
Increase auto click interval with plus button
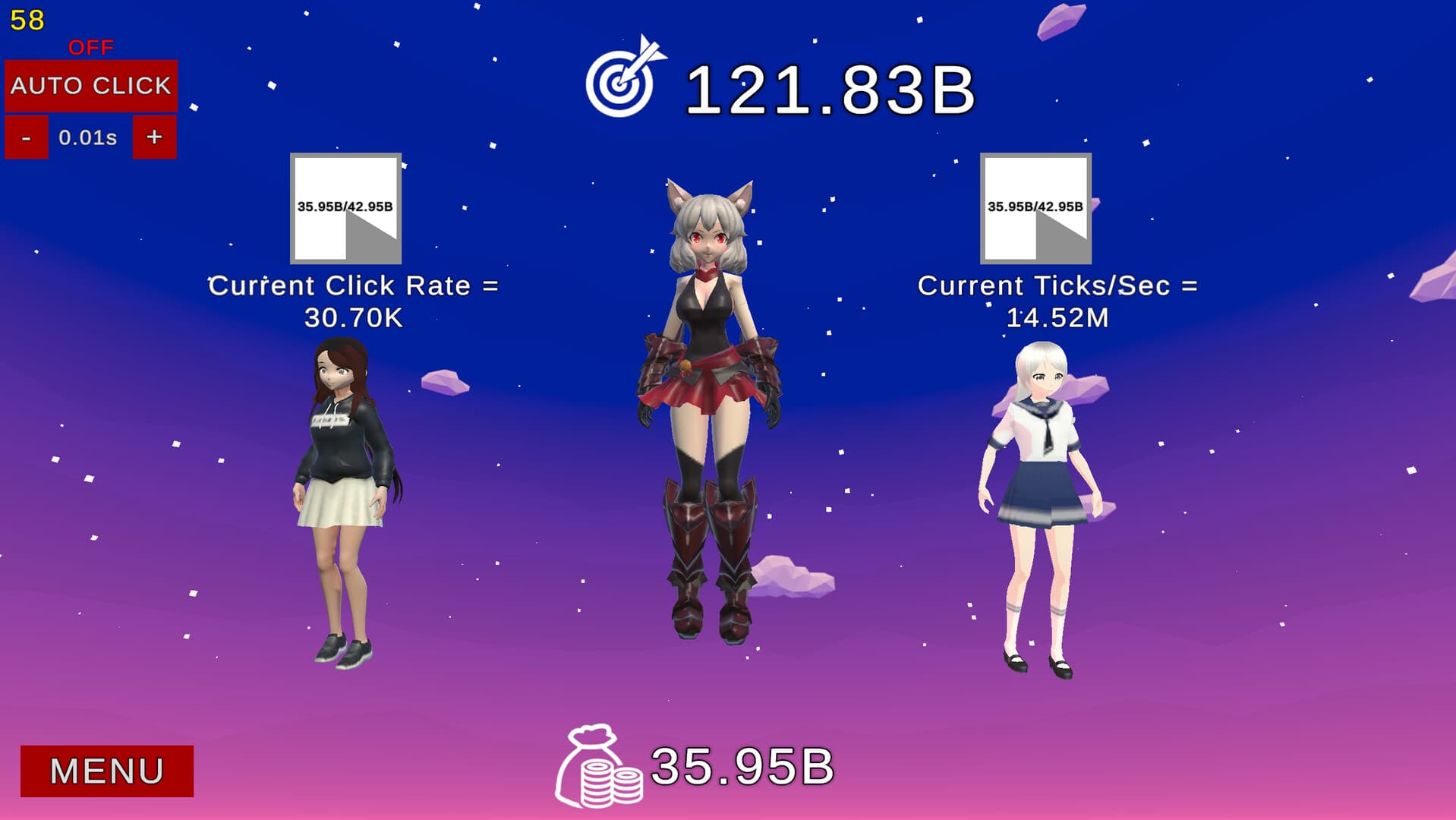coord(153,137)
